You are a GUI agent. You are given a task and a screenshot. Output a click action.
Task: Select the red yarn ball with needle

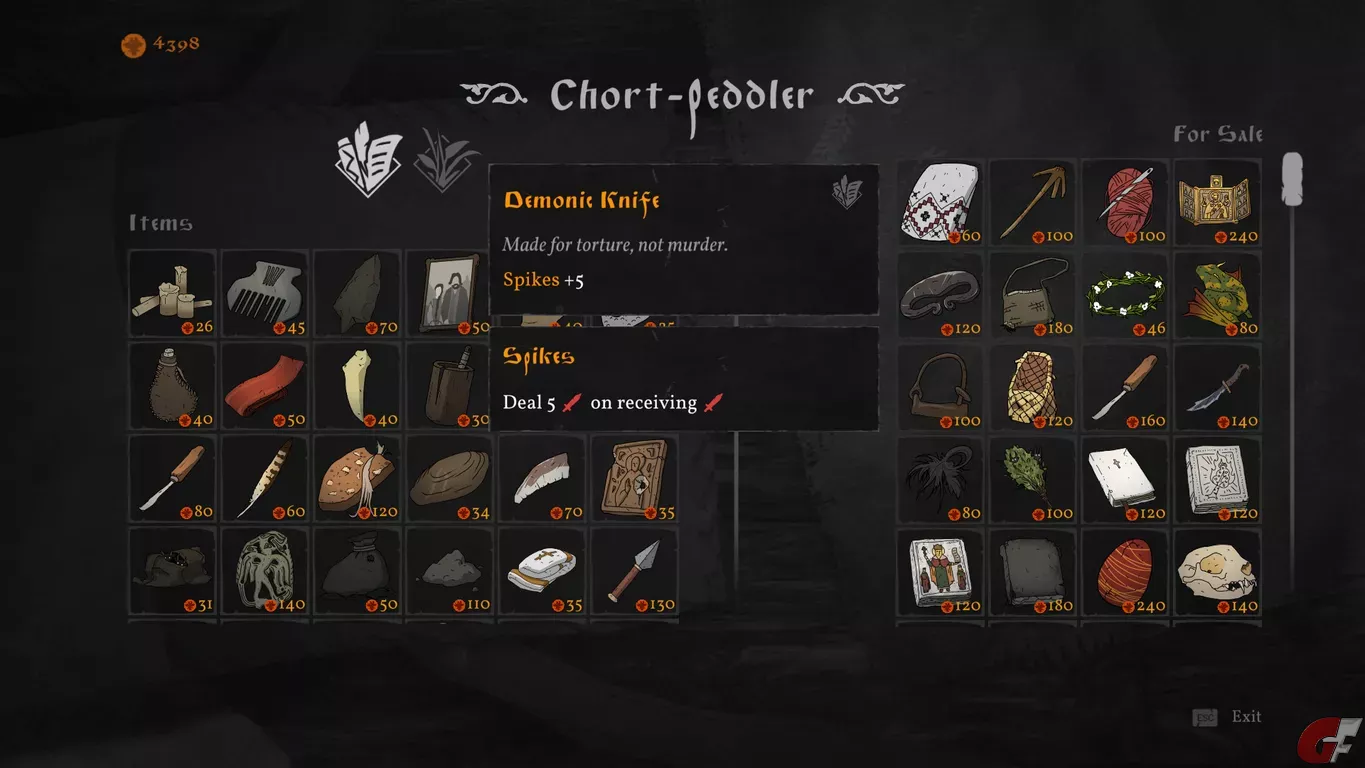(1124, 201)
